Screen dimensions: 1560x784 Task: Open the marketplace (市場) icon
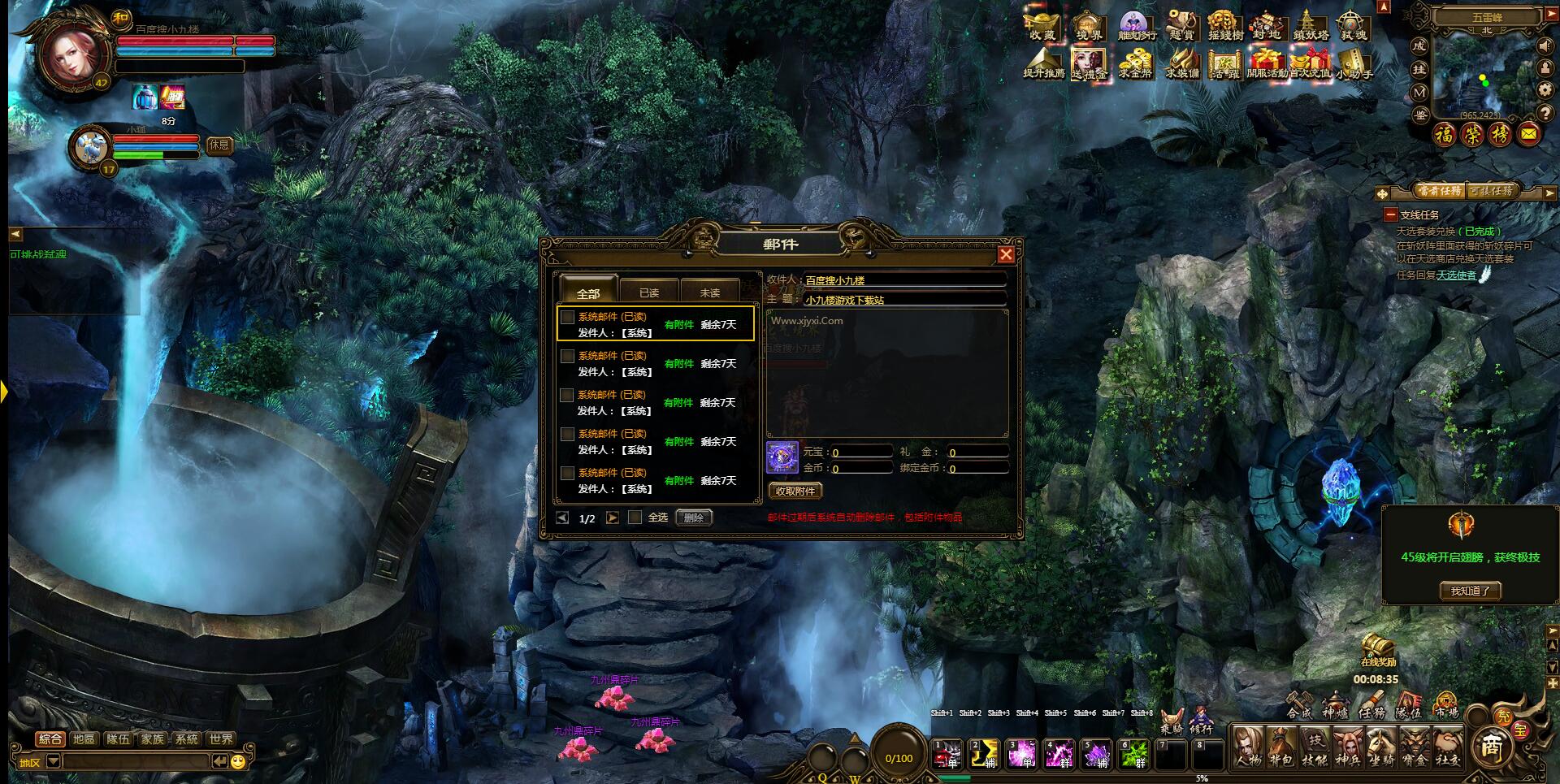click(x=1446, y=705)
